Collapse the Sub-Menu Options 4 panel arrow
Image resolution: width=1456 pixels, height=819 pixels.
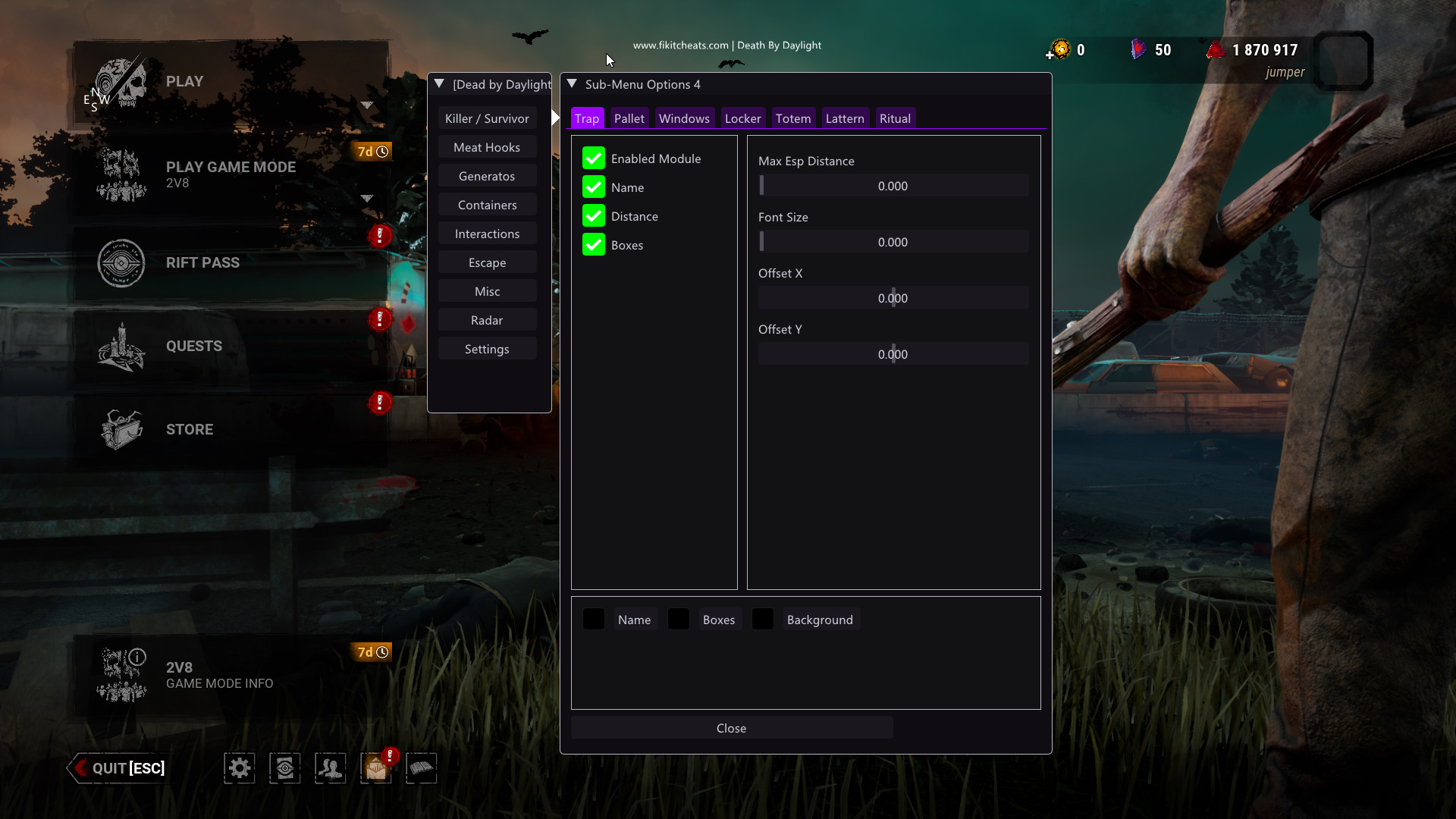573,84
